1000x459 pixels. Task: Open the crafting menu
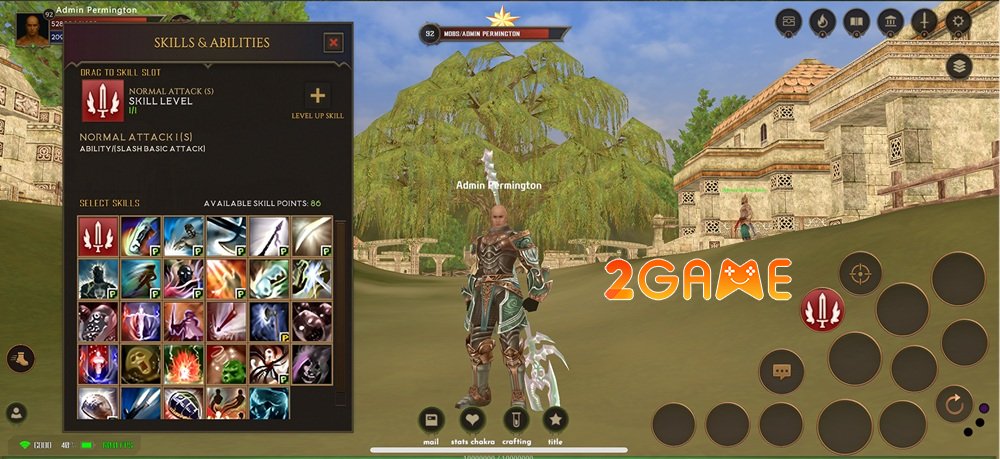(x=516, y=420)
